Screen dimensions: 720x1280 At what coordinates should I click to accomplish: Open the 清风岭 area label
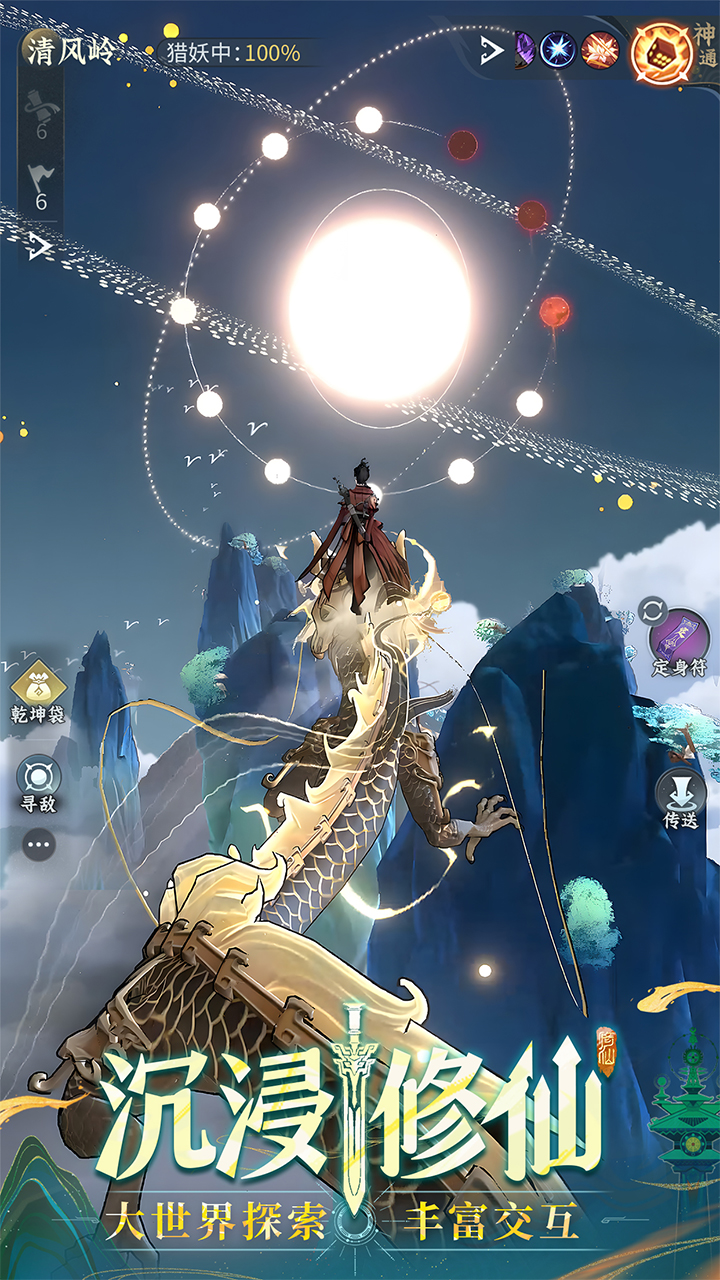coord(70,51)
